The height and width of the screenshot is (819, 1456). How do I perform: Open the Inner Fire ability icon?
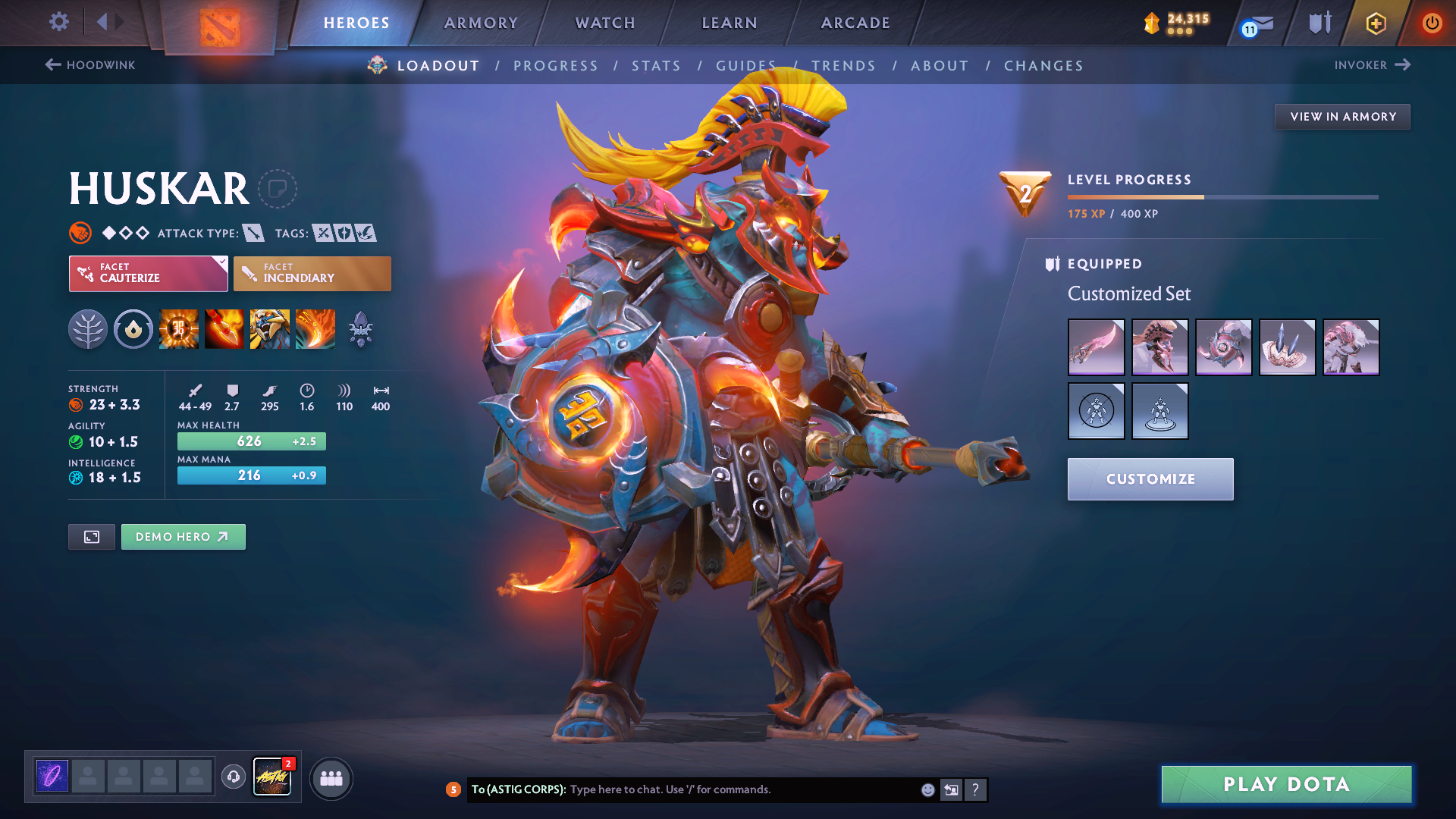[179, 329]
